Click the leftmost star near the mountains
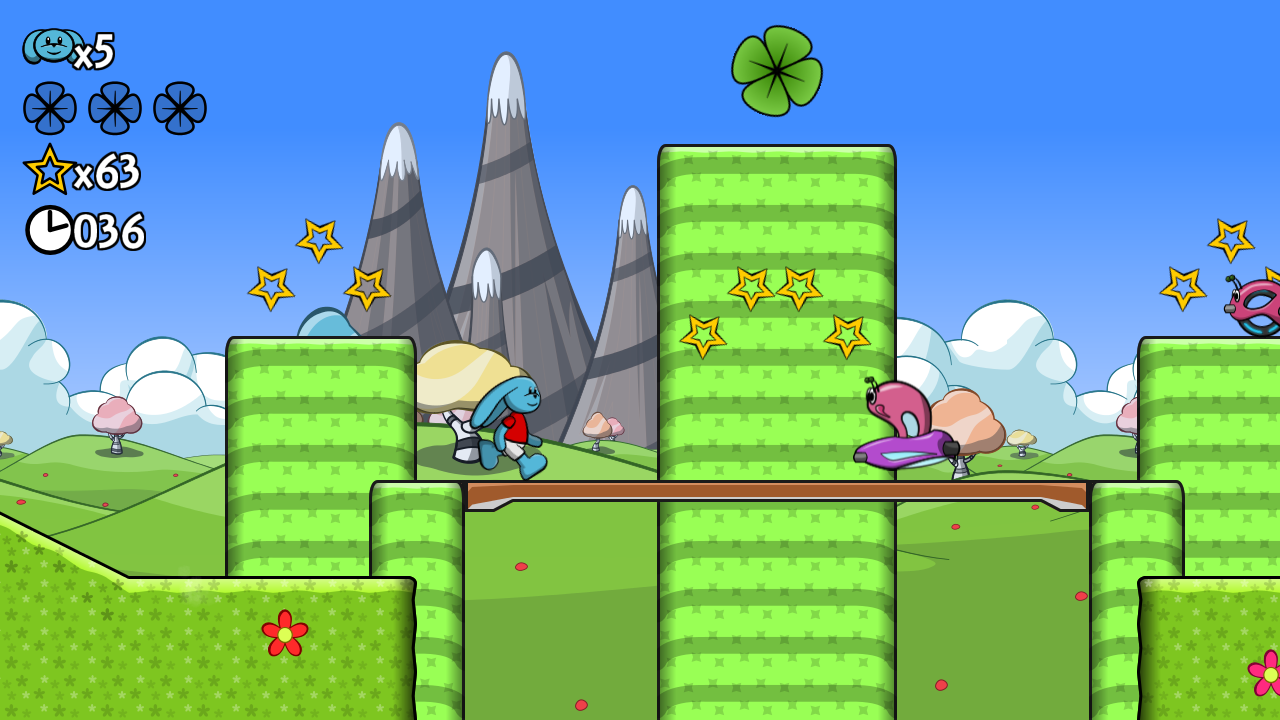This screenshot has width=1280, height=720. click(x=271, y=288)
